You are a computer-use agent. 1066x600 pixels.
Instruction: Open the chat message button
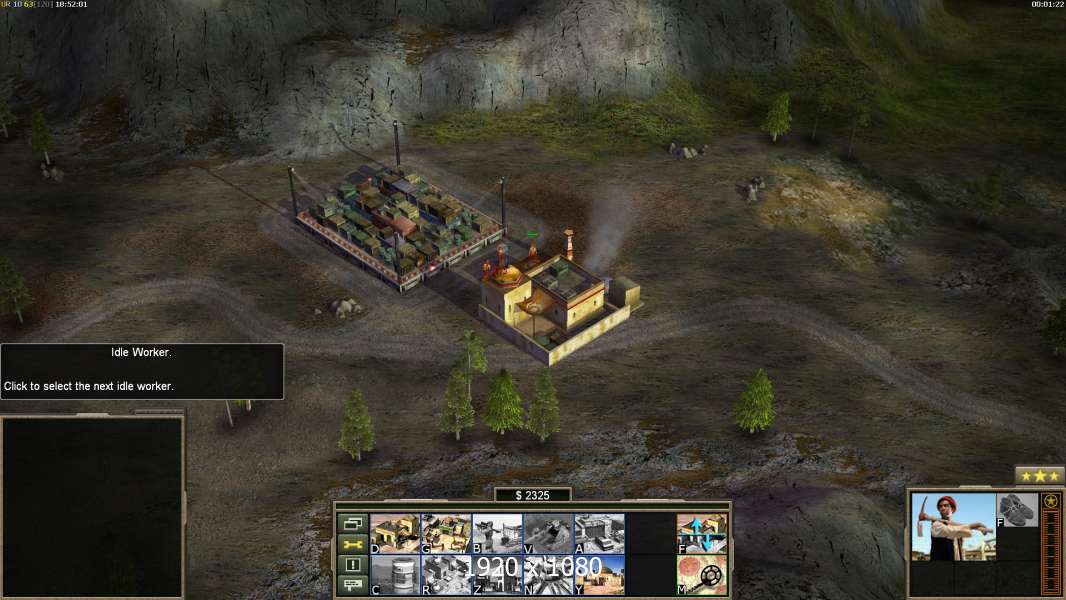352,586
